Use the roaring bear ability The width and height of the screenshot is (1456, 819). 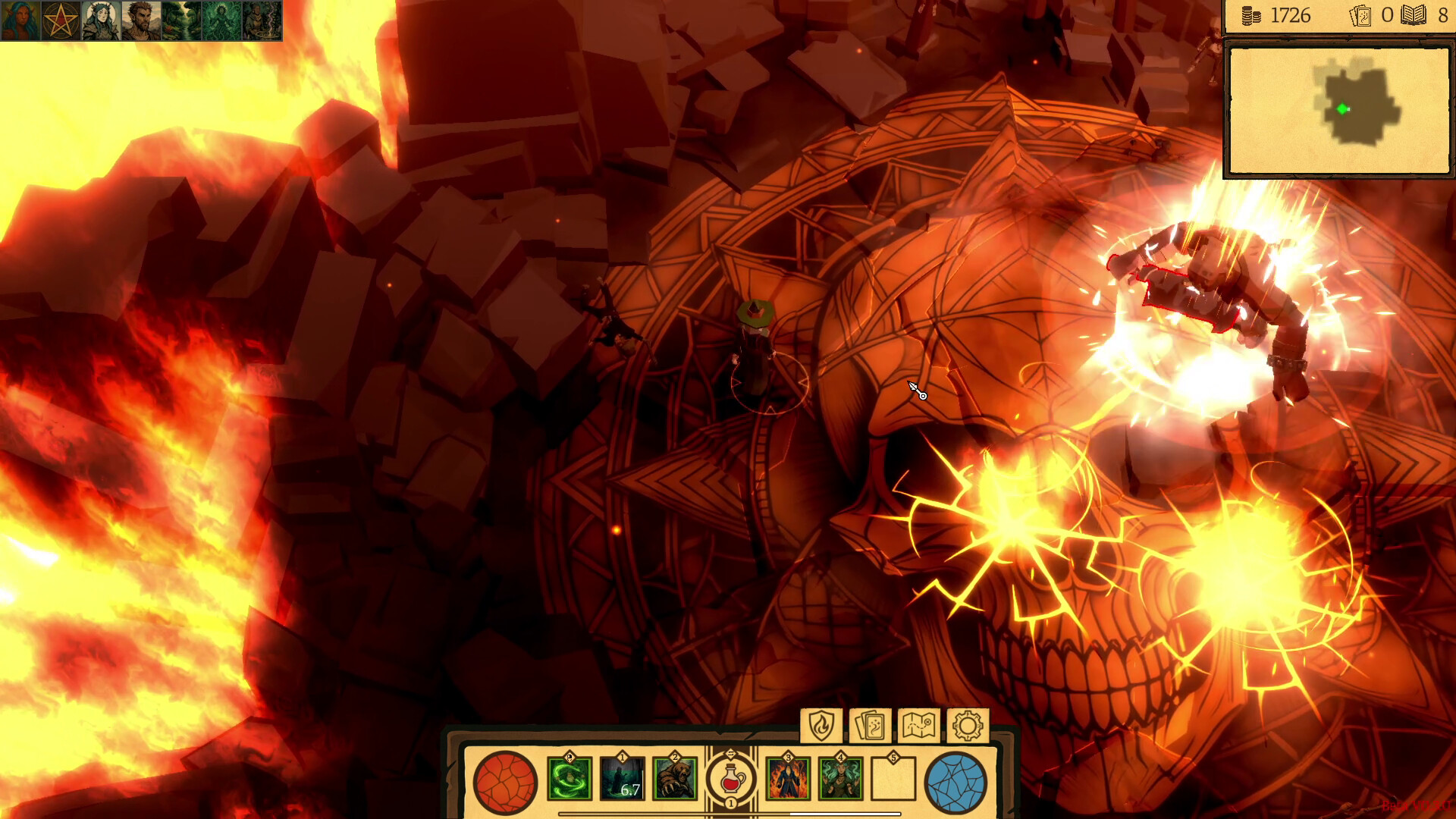675,779
